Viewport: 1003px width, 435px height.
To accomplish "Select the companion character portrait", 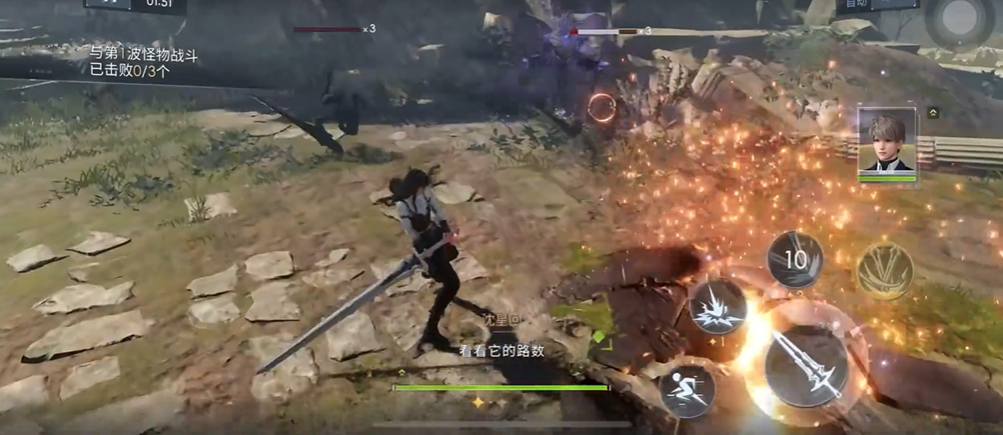I will pos(886,143).
